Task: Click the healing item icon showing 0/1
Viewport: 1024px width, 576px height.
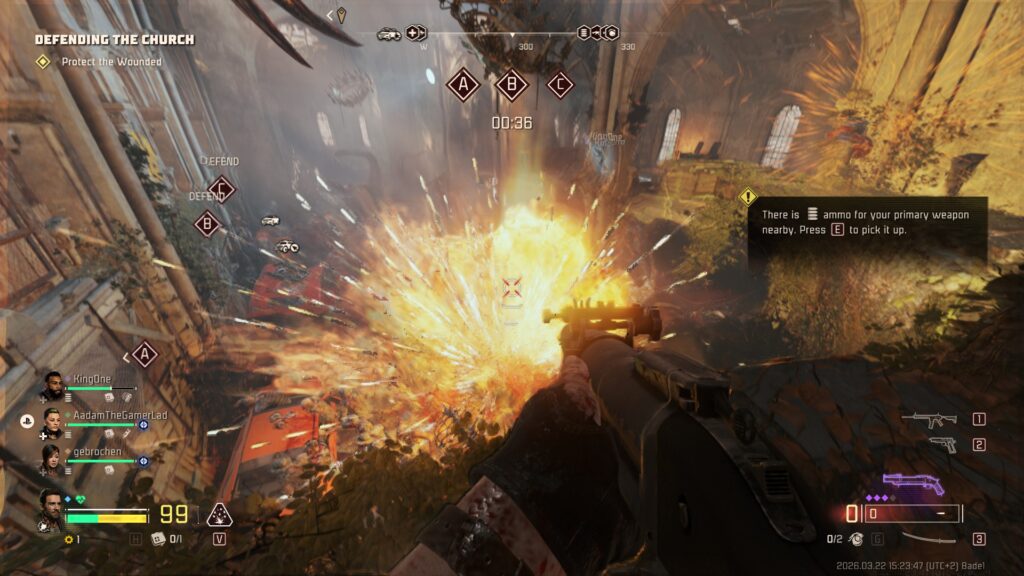Action: pyautogui.click(x=157, y=539)
